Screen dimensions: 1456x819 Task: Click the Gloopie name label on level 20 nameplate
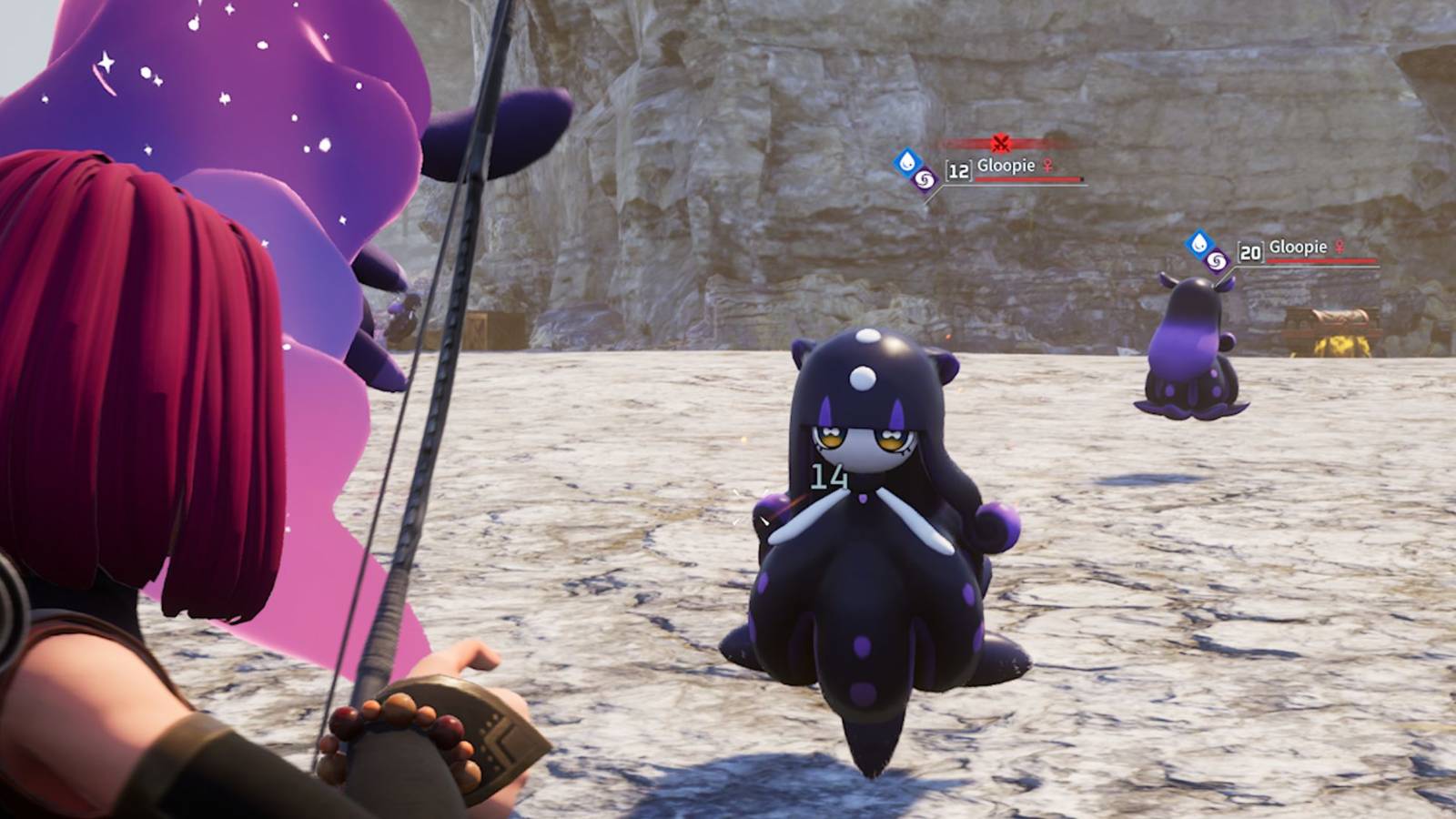click(1299, 247)
